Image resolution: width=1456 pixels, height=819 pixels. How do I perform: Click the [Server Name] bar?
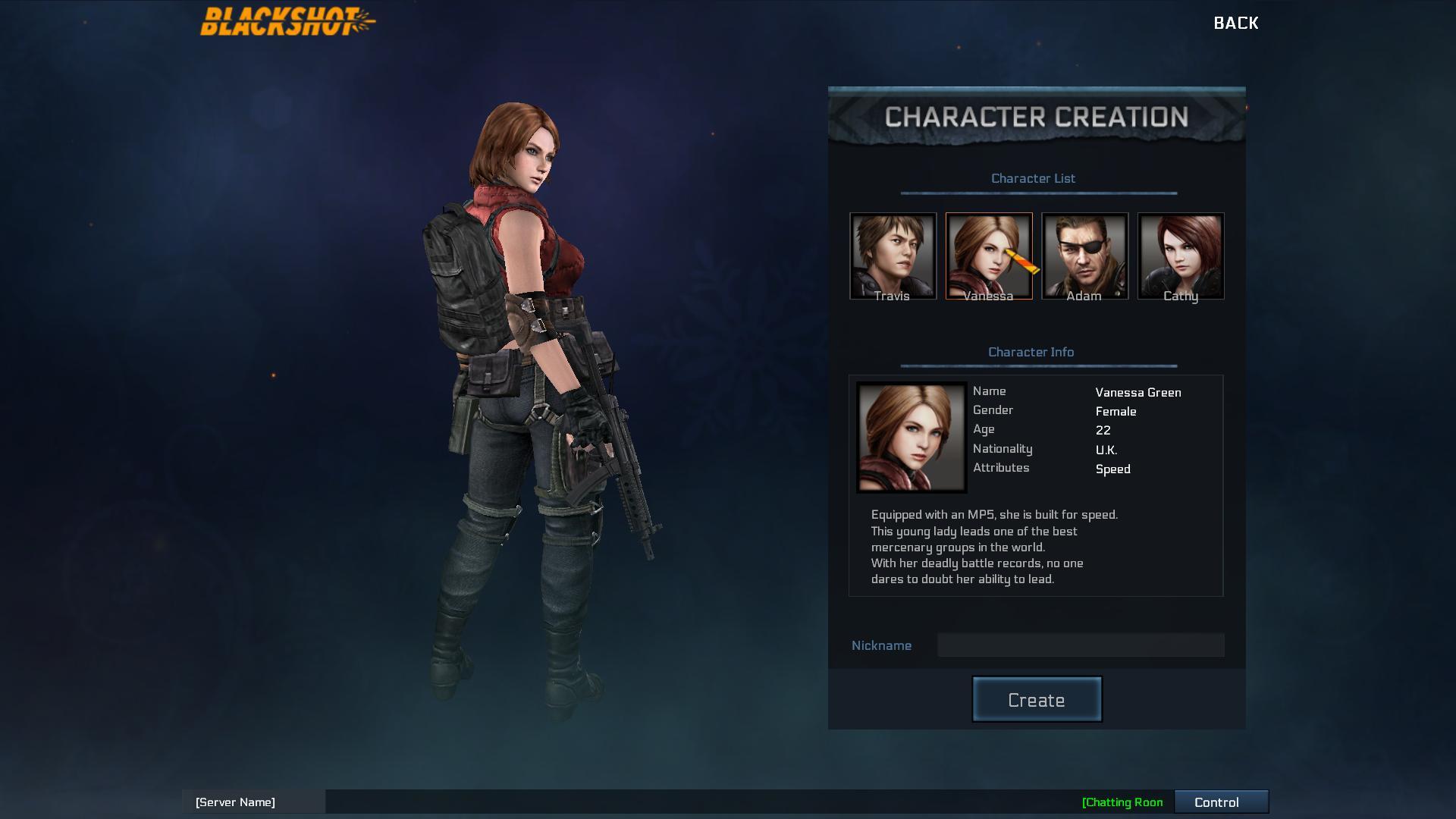pyautogui.click(x=235, y=802)
